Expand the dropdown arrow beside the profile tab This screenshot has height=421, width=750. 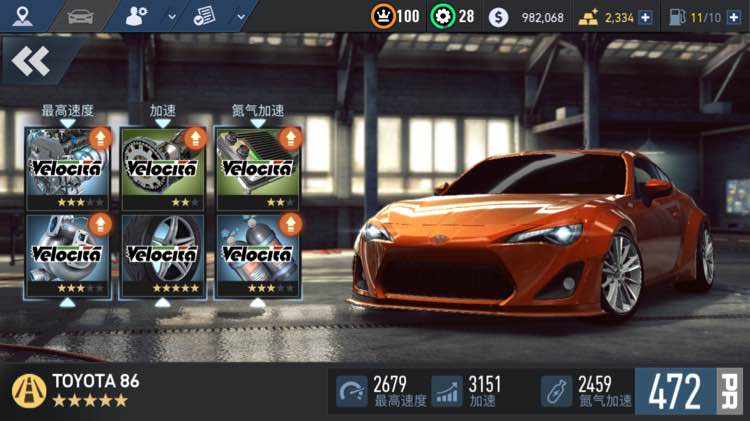pyautogui.click(x=171, y=17)
